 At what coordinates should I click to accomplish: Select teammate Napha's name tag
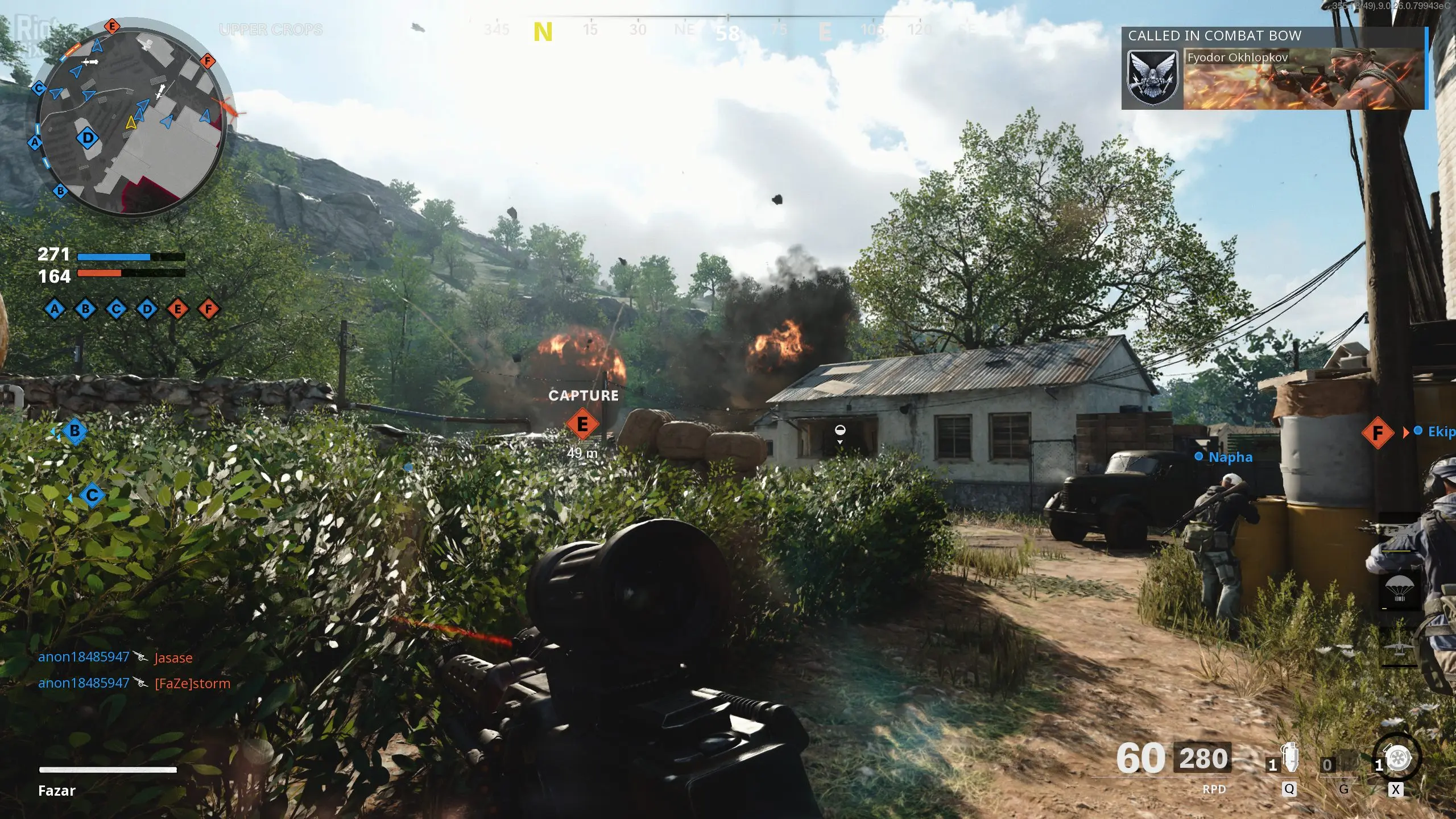(x=1230, y=457)
